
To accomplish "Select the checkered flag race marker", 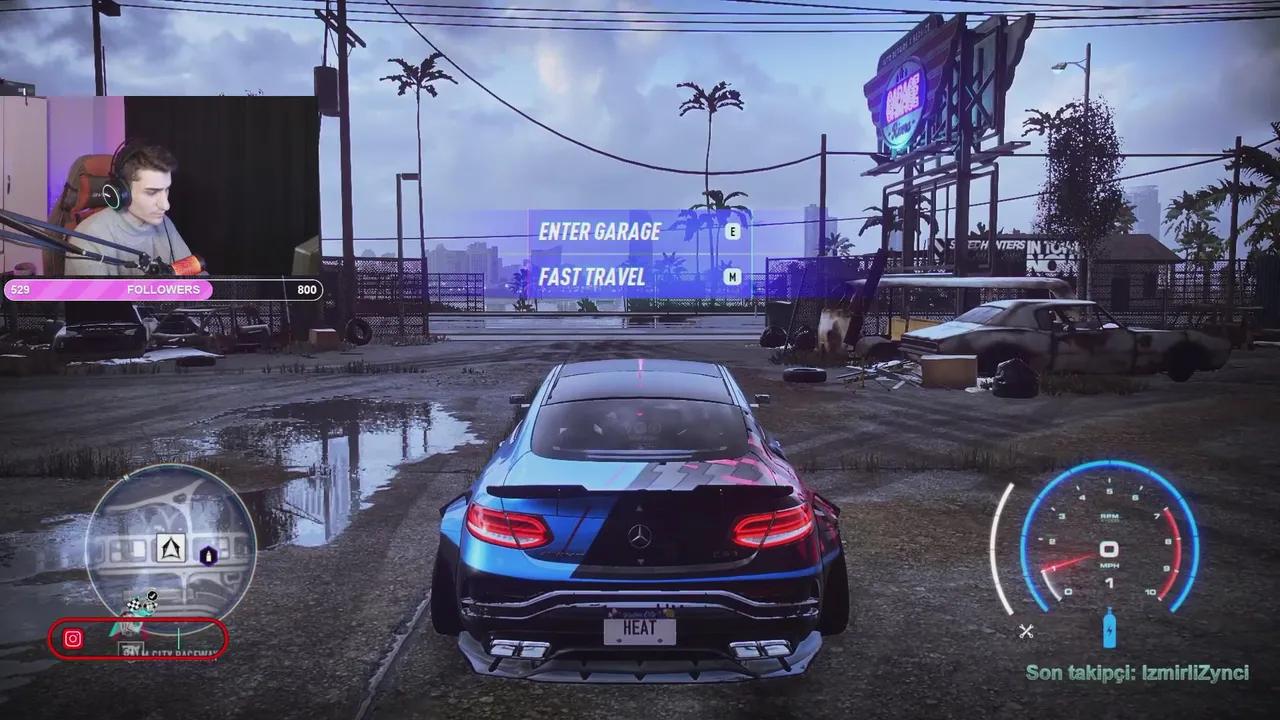I will click(x=136, y=604).
